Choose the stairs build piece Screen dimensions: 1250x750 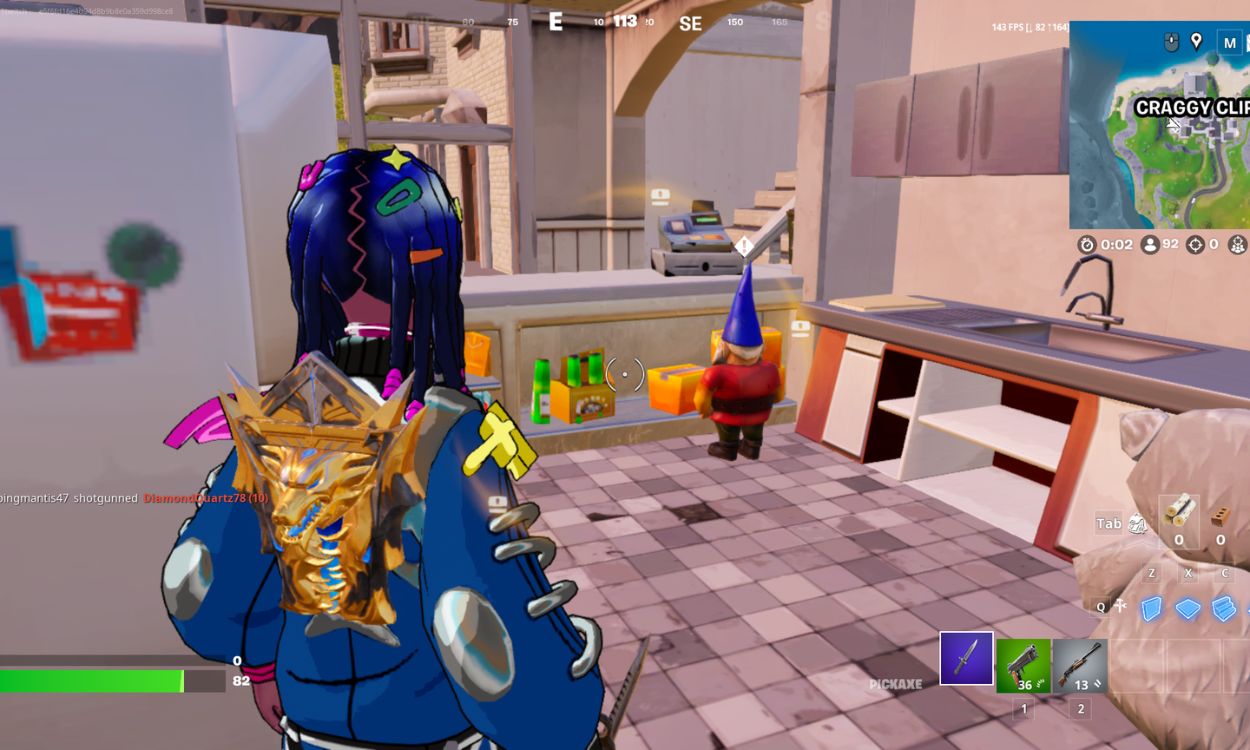point(1223,608)
